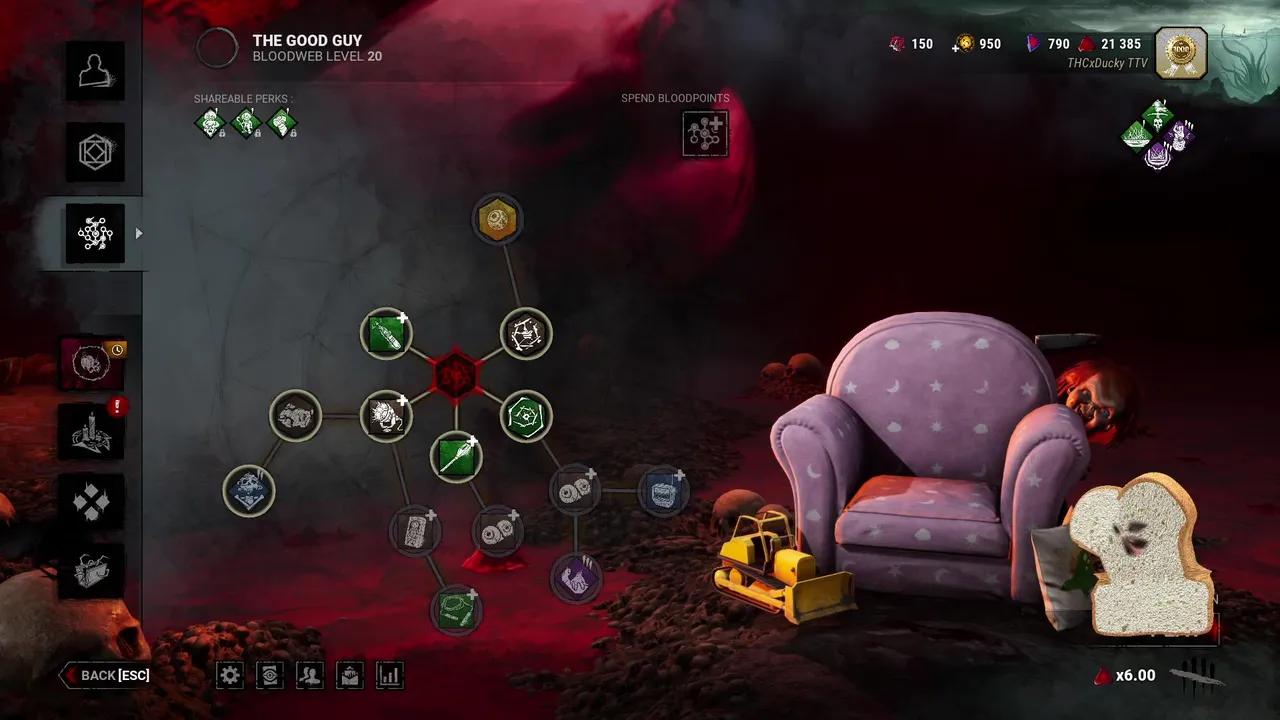Buy the green knife add-on node
Viewport: 1280px width, 720px height.
click(386, 333)
